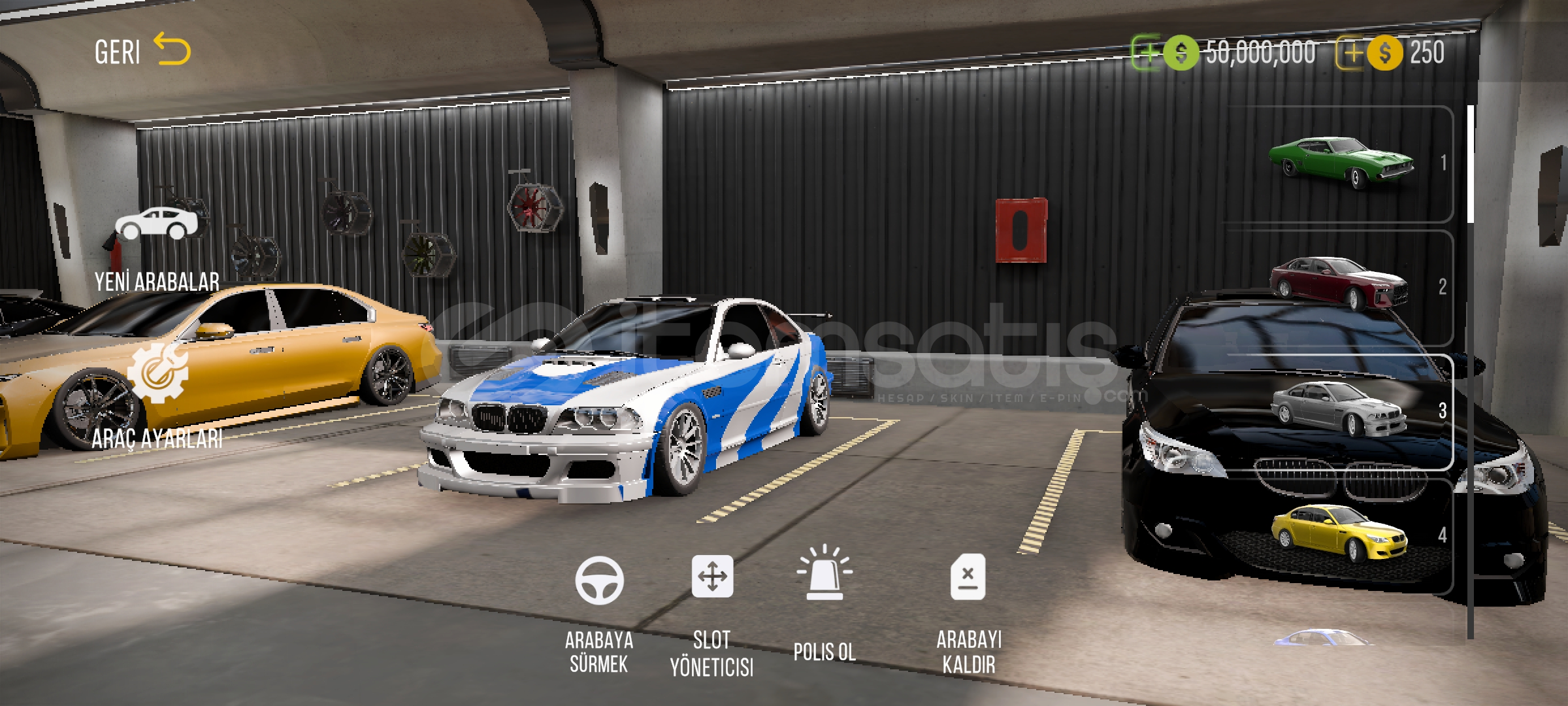Choose Arabaya Sürmek to drive the car

point(599,613)
